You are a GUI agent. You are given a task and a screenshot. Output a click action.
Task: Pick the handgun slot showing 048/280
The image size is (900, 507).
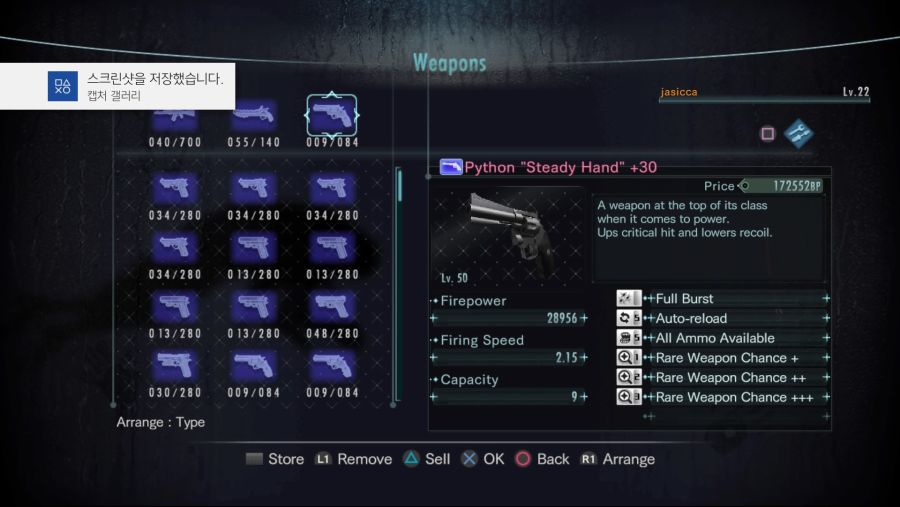tap(332, 308)
